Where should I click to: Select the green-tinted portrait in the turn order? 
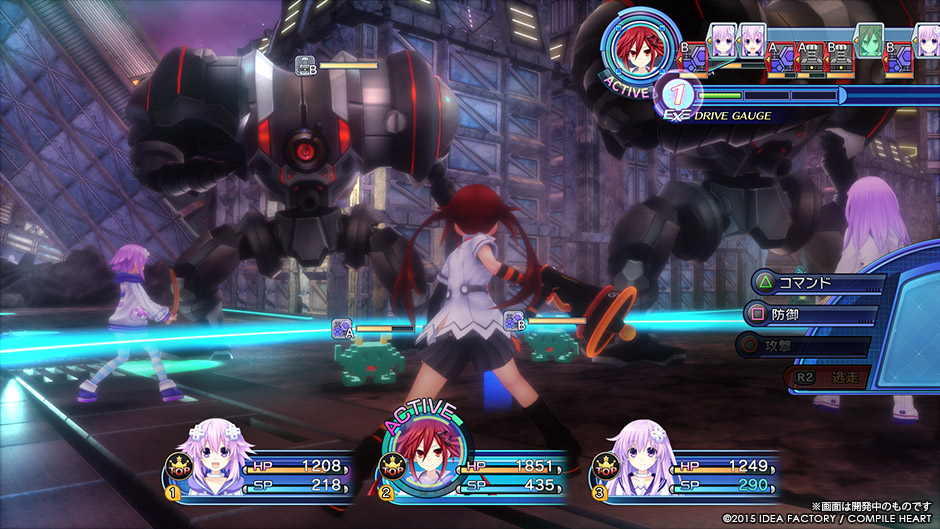tap(868, 40)
